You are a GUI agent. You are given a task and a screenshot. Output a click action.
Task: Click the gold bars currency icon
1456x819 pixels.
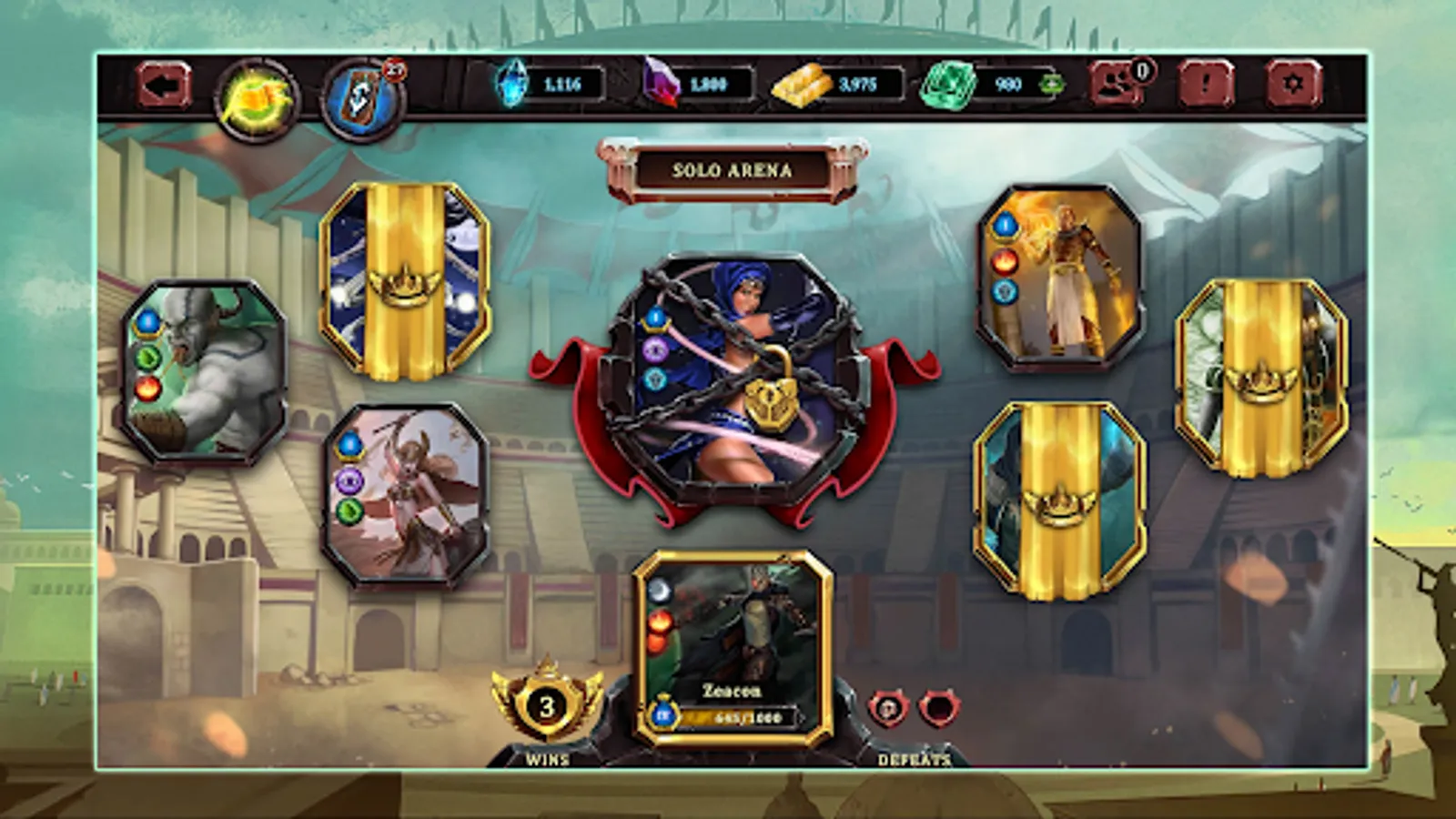(804, 86)
